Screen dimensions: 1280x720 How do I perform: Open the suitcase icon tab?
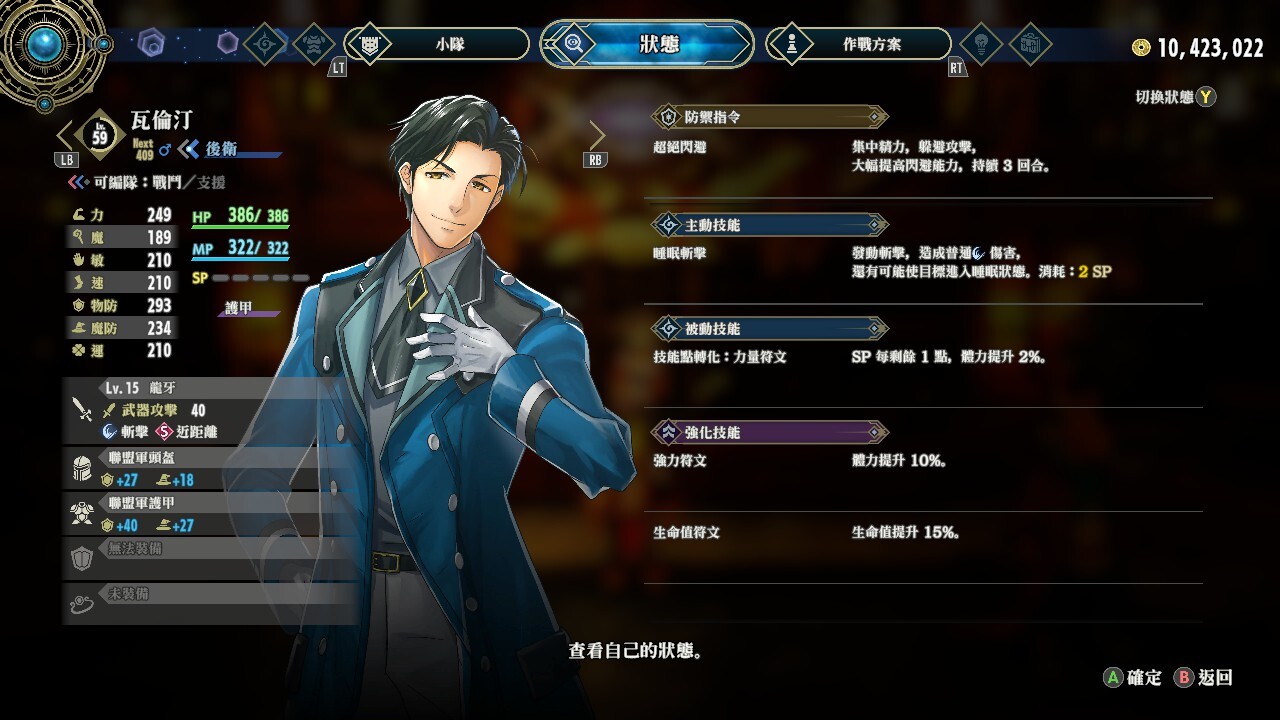[x=1030, y=44]
